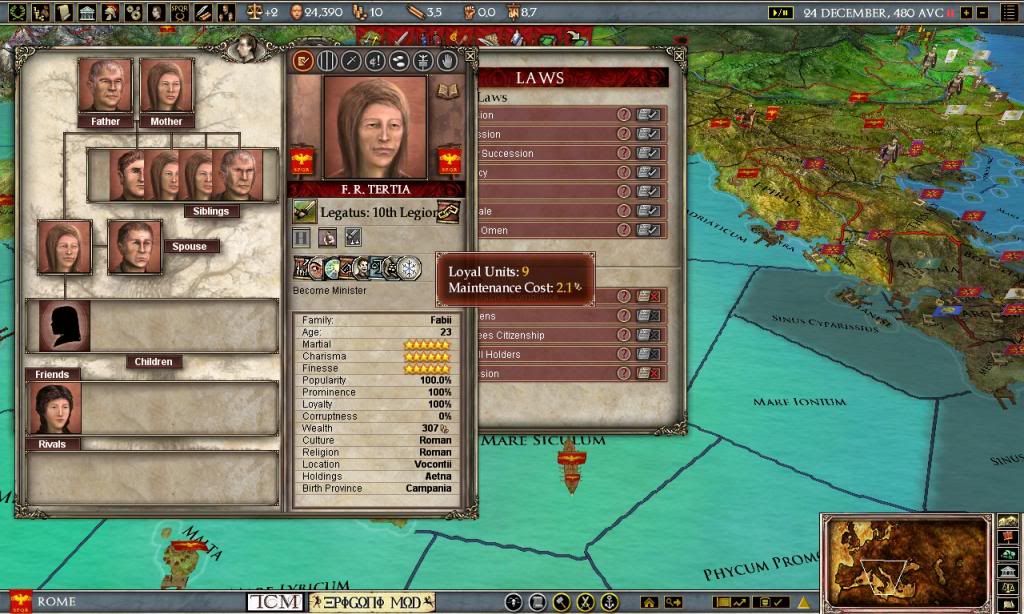1024x614 pixels.
Task: Click the open hand character action icon
Action: click(448, 61)
